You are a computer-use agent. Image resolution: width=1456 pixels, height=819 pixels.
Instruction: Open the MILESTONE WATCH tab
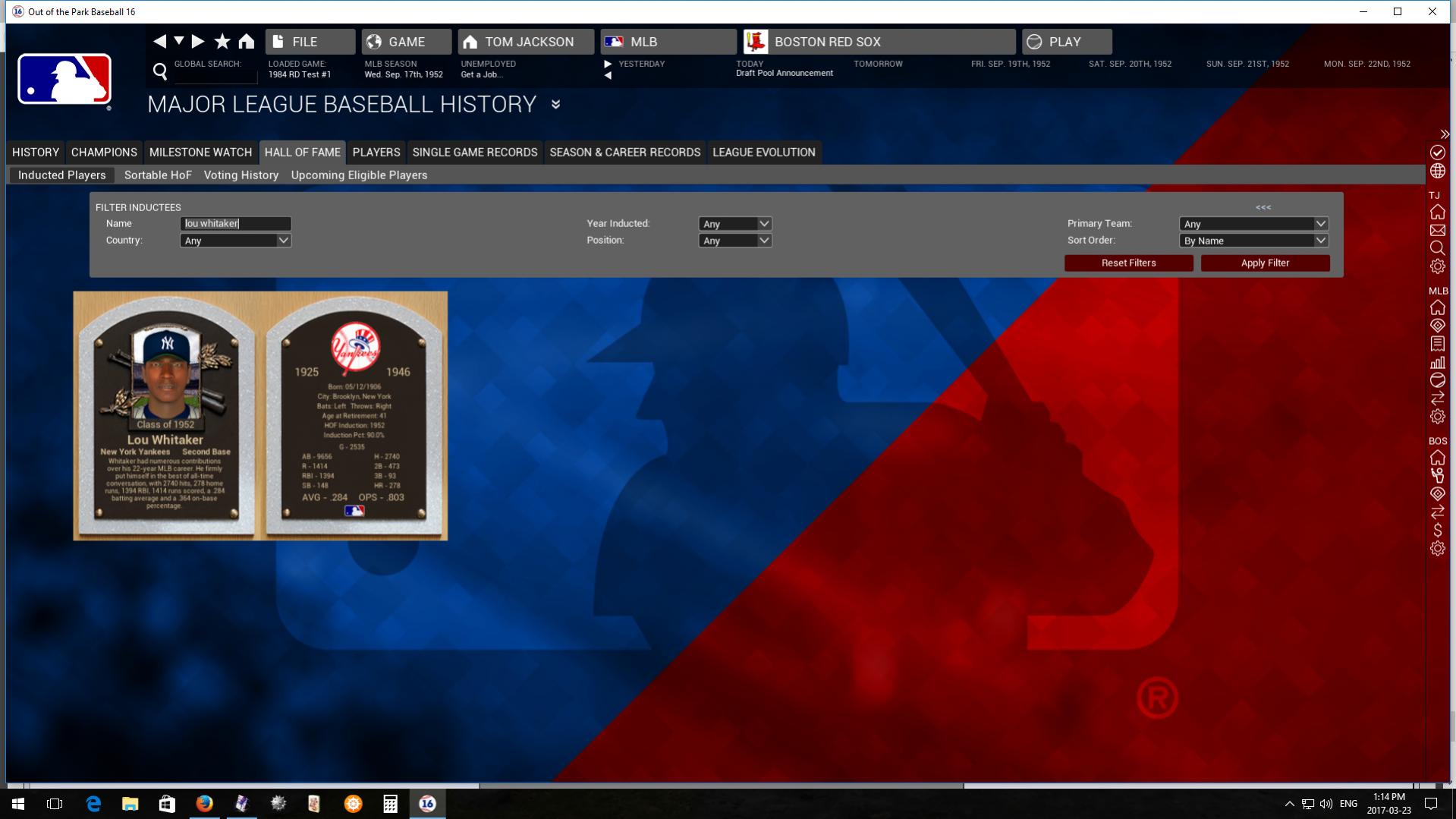tap(200, 153)
